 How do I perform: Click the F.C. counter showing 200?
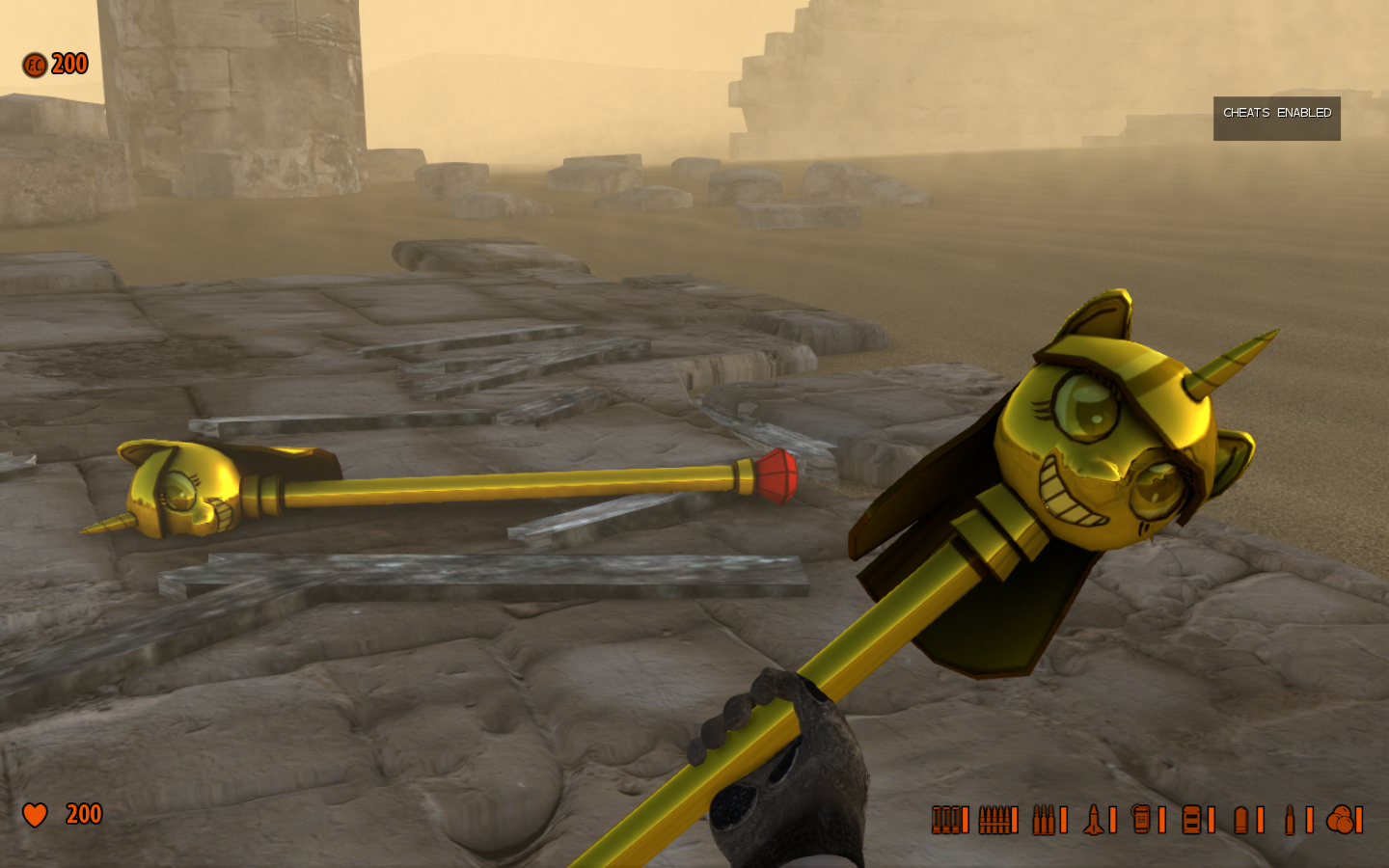click(70, 64)
